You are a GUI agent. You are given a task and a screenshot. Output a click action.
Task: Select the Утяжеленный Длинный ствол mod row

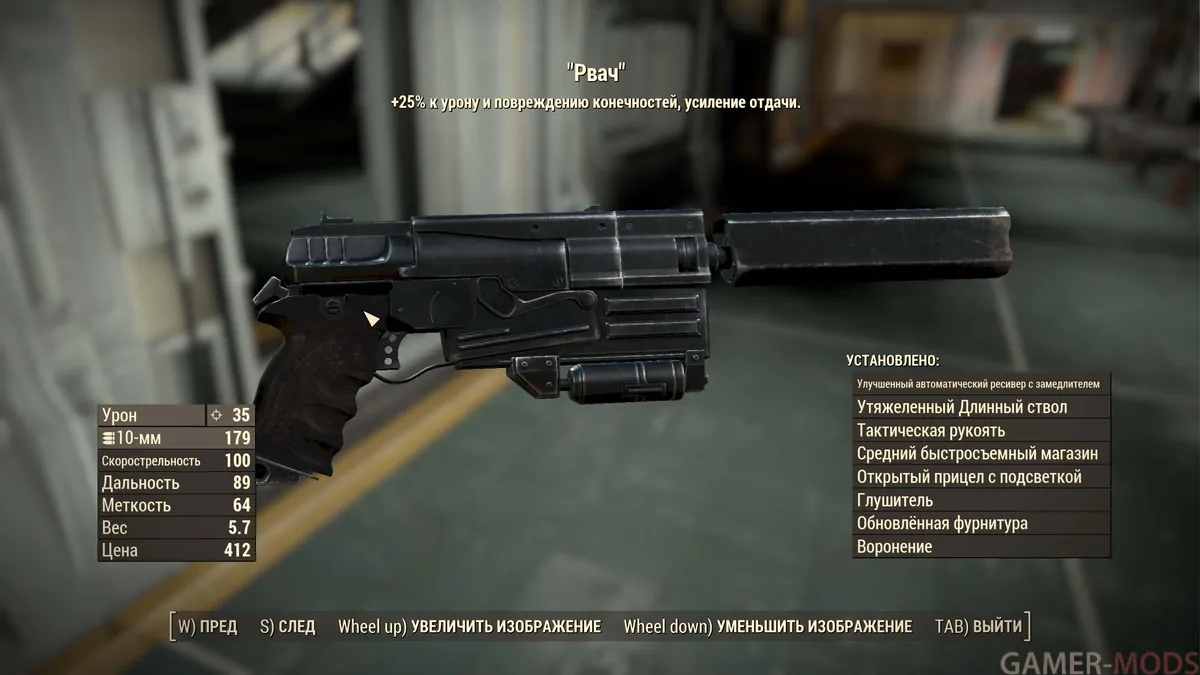pyautogui.click(x=981, y=407)
